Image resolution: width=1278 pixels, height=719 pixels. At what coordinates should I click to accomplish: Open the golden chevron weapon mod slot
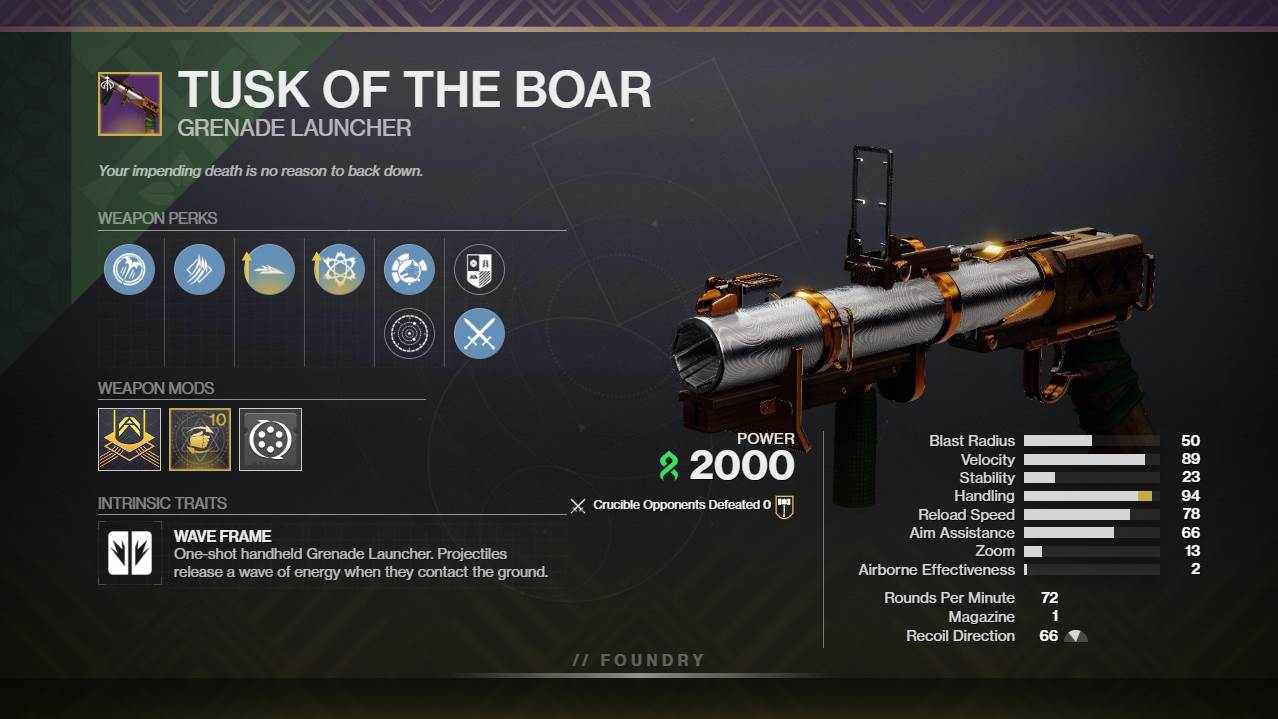tap(130, 439)
